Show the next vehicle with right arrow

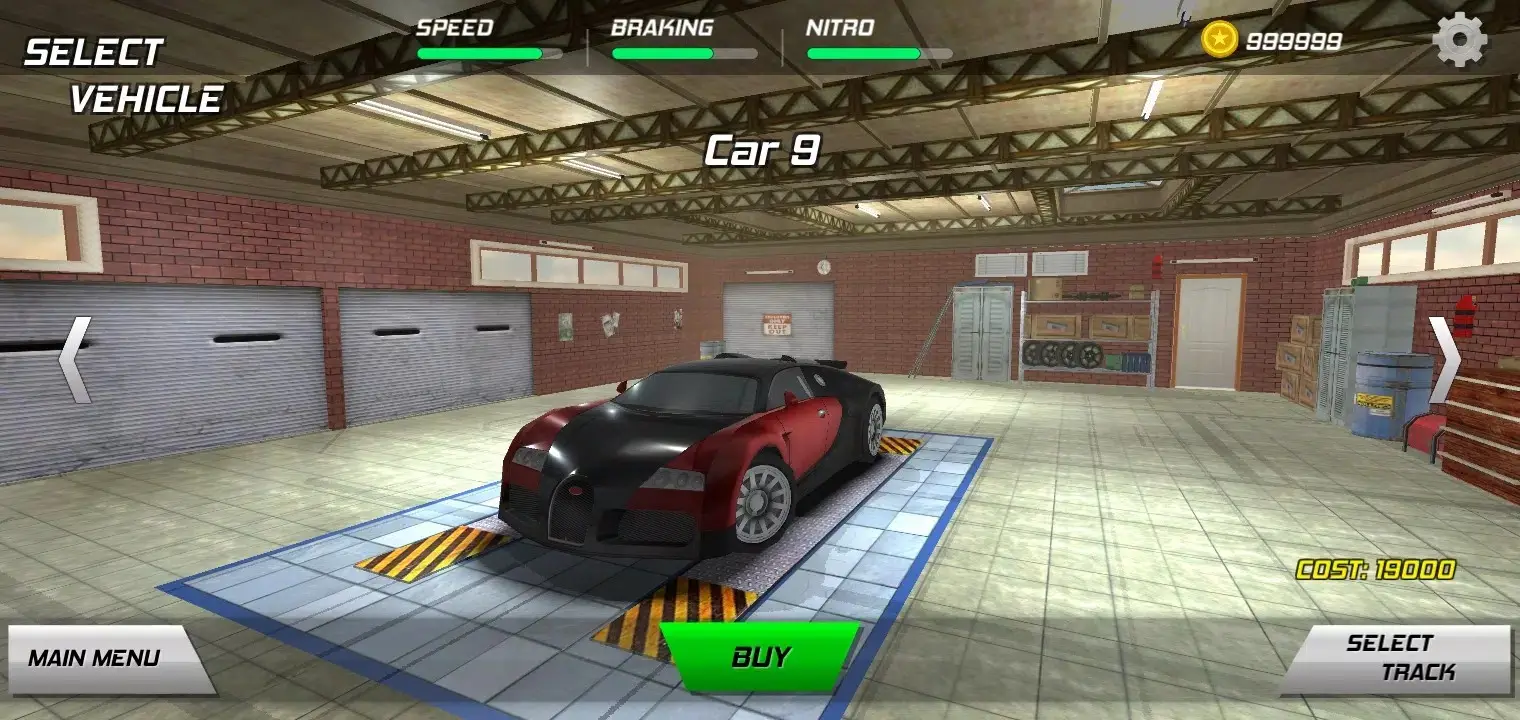(x=1444, y=360)
